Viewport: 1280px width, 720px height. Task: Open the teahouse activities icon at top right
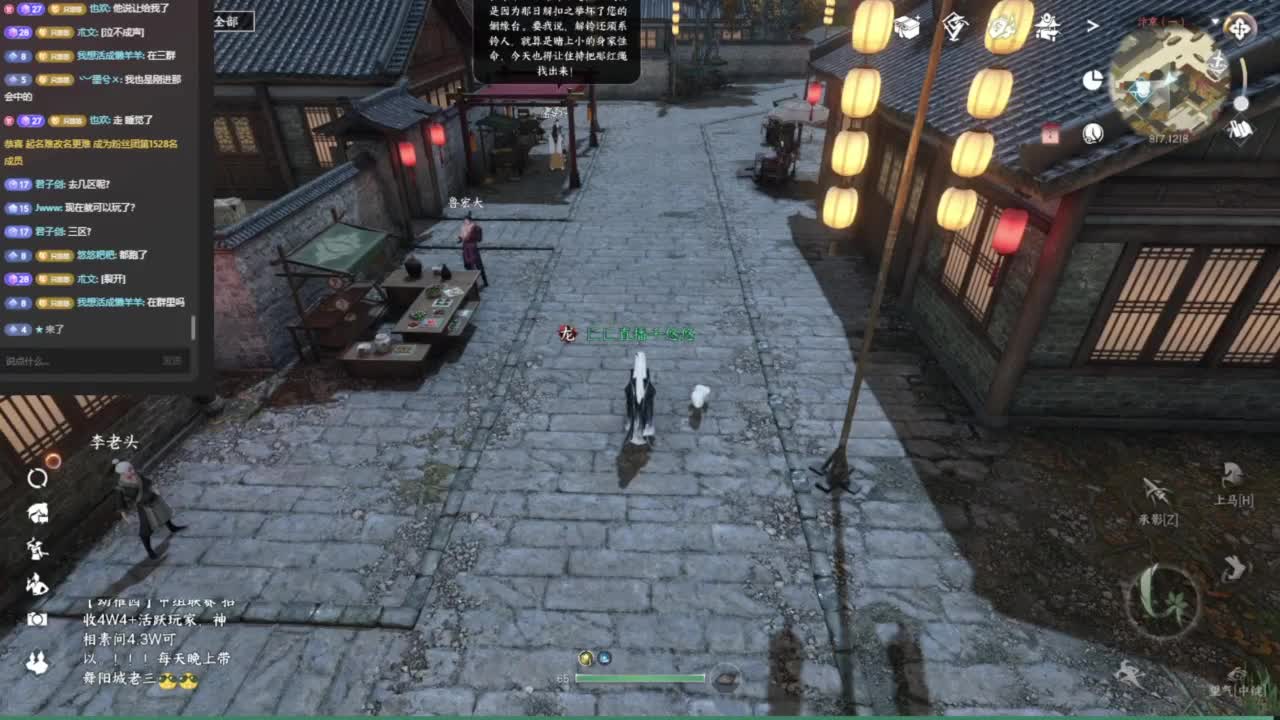click(x=1046, y=27)
